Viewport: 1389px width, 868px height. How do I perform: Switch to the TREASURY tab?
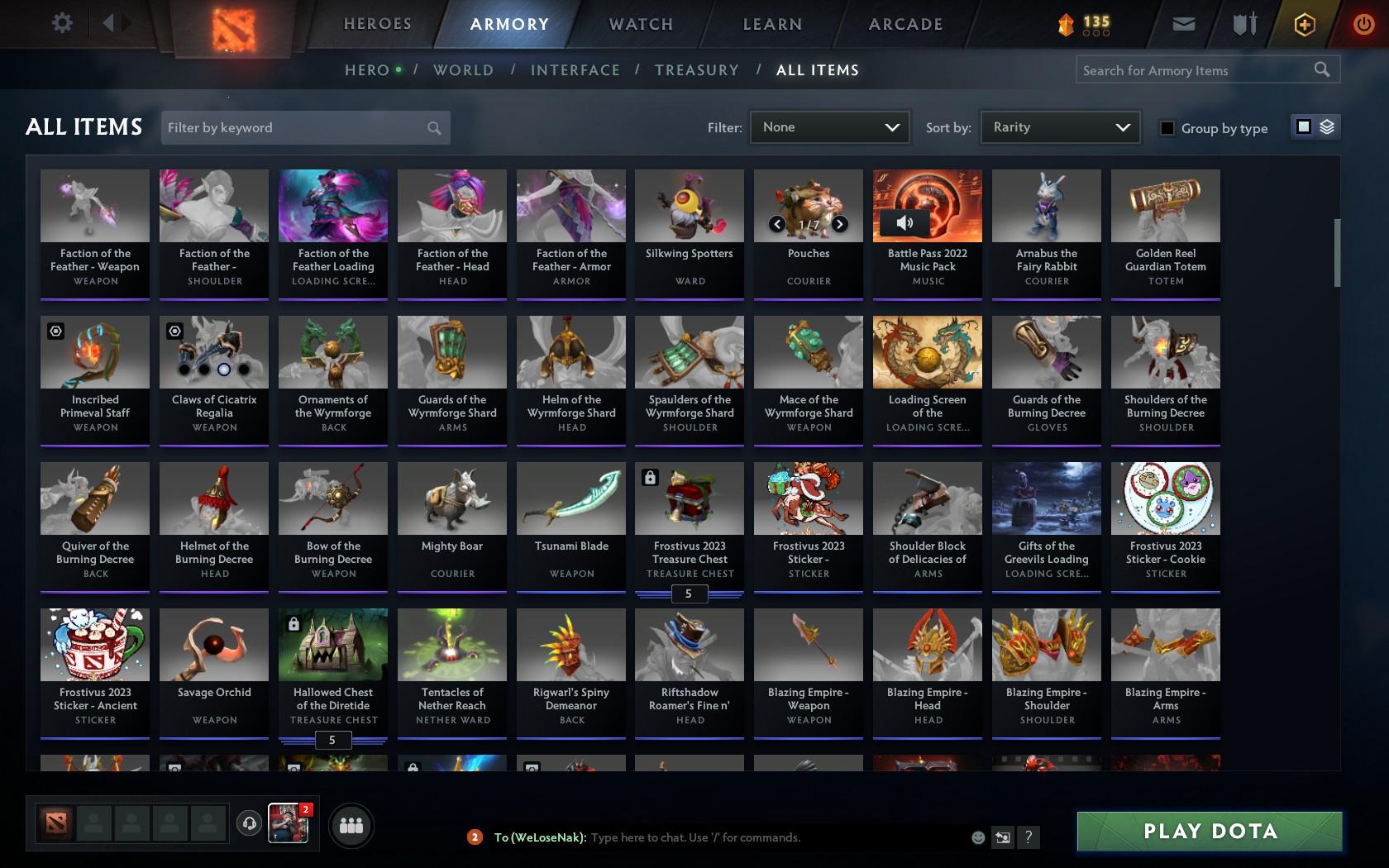click(x=697, y=70)
